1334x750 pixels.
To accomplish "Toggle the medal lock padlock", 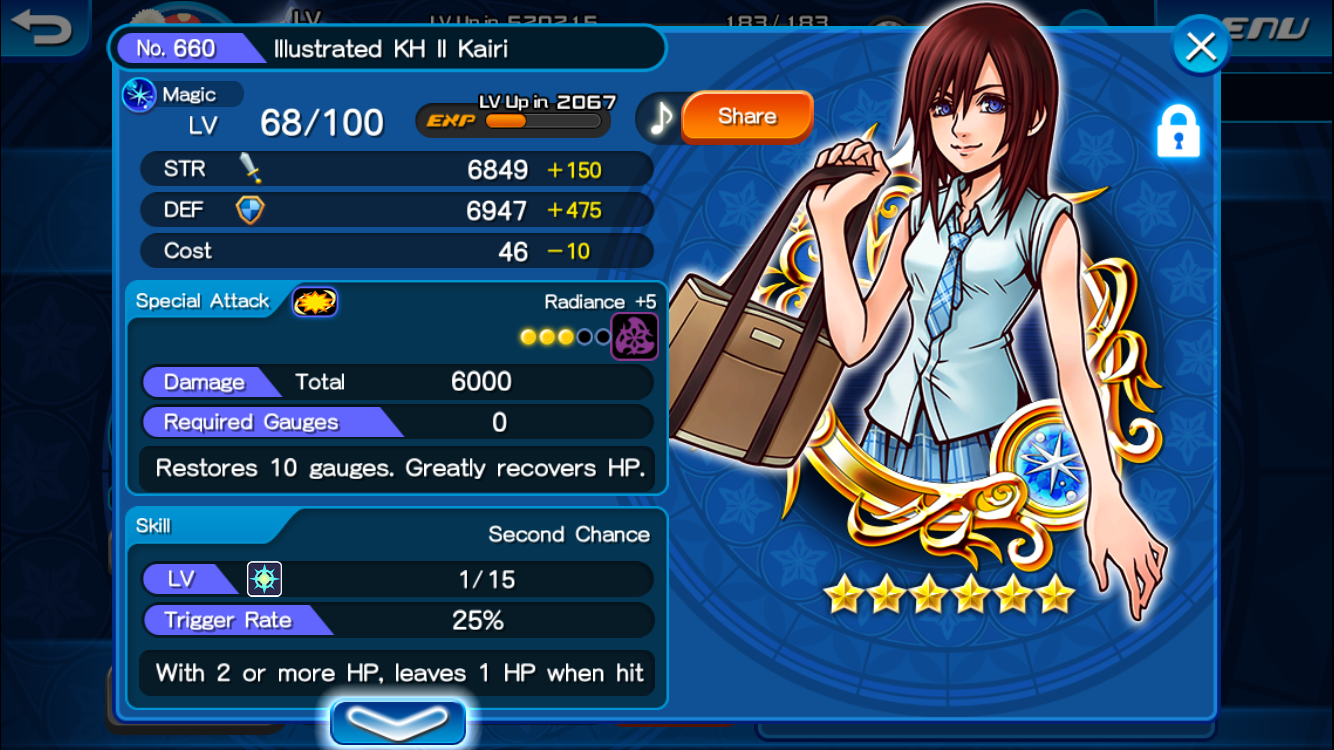I will [x=1178, y=133].
